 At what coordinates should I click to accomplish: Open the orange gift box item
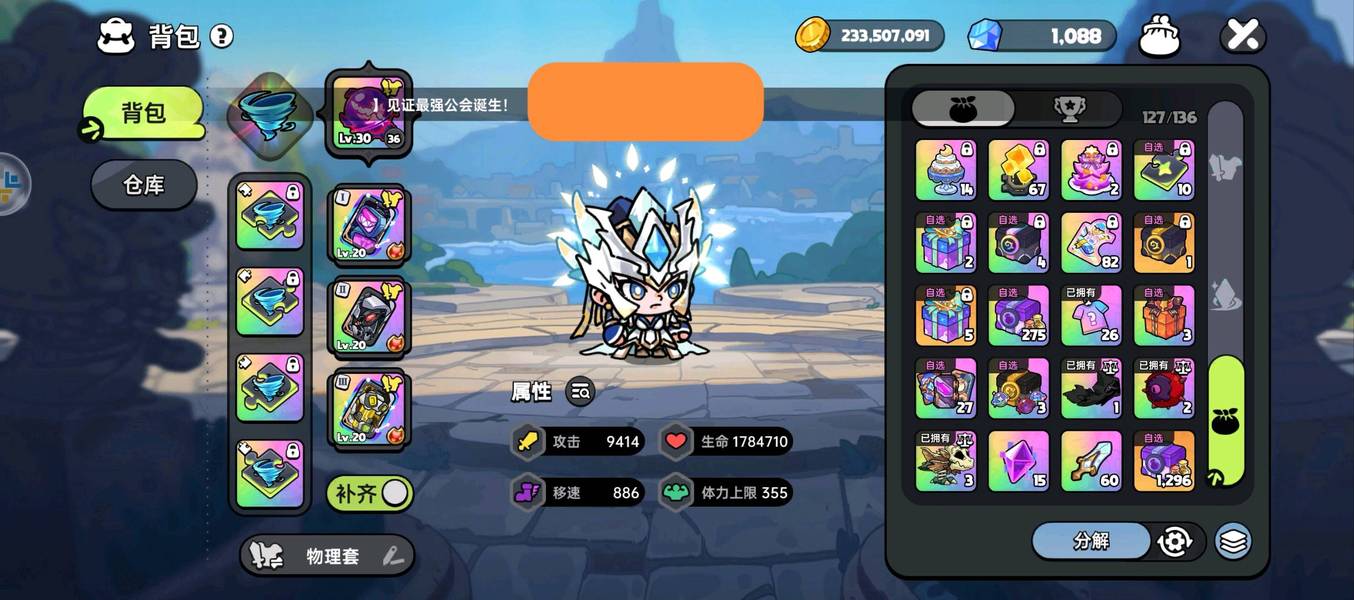pos(1164,315)
